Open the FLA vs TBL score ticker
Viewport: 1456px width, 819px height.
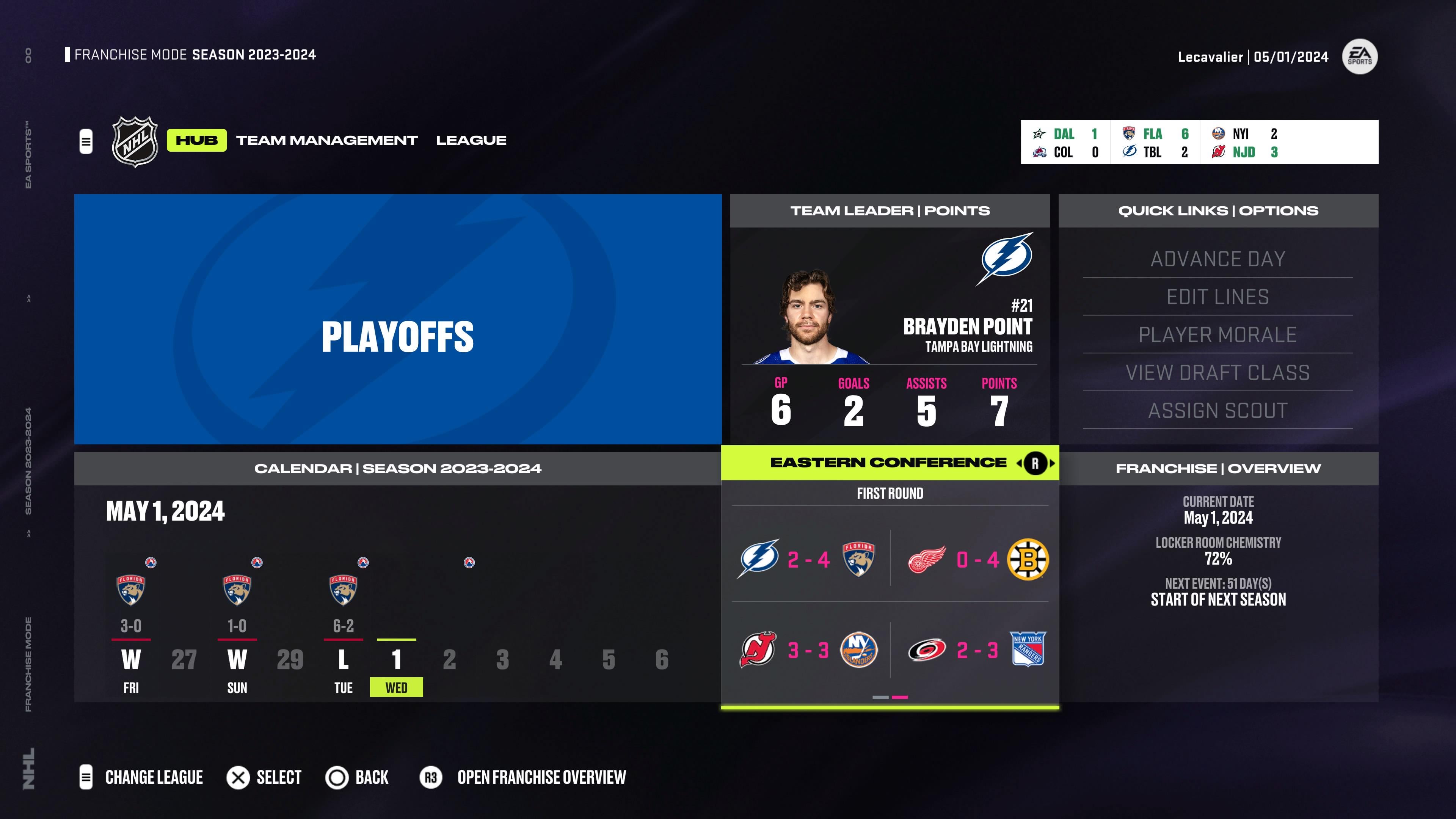[1155, 143]
